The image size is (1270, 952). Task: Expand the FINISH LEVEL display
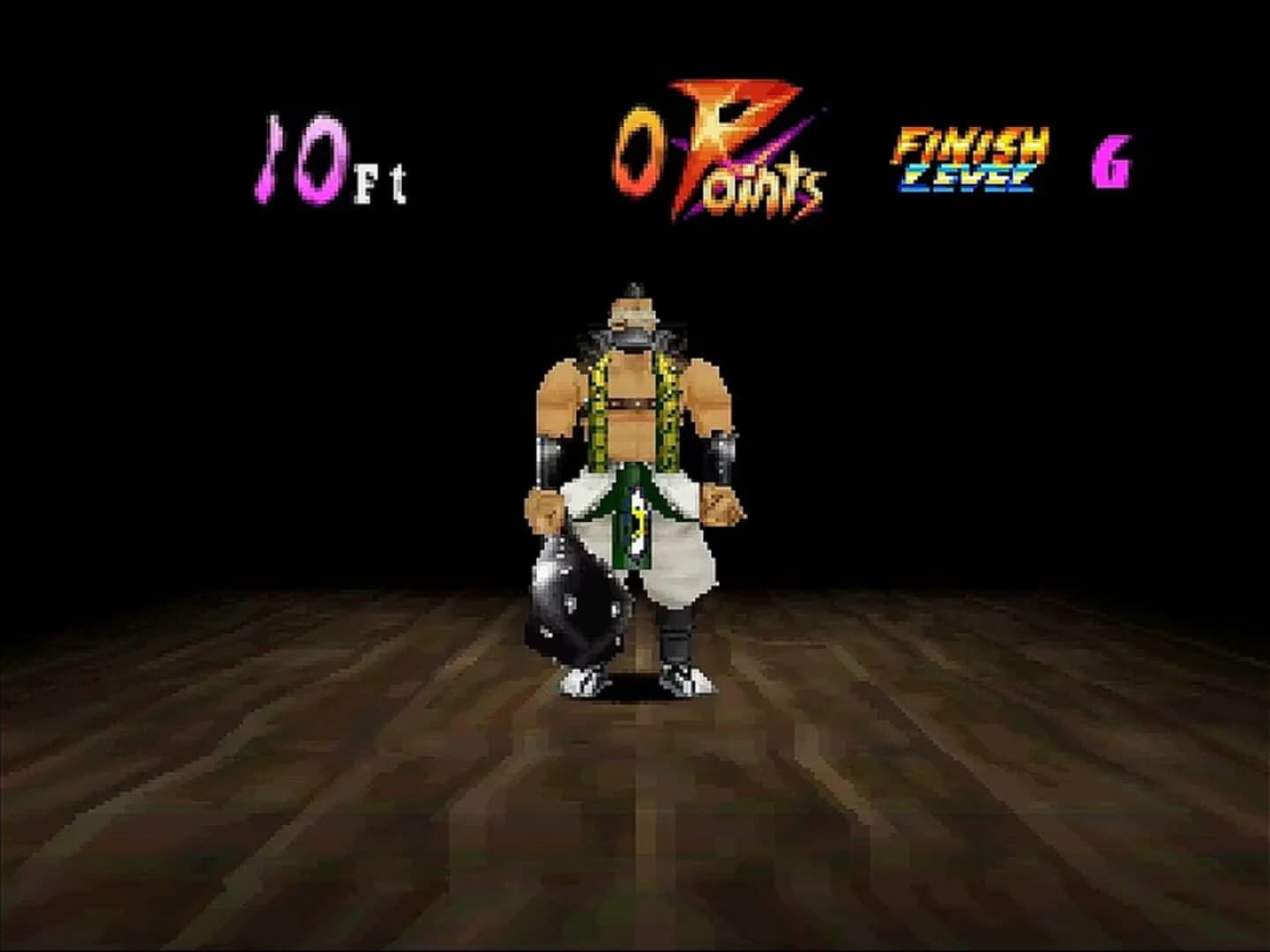click(968, 159)
